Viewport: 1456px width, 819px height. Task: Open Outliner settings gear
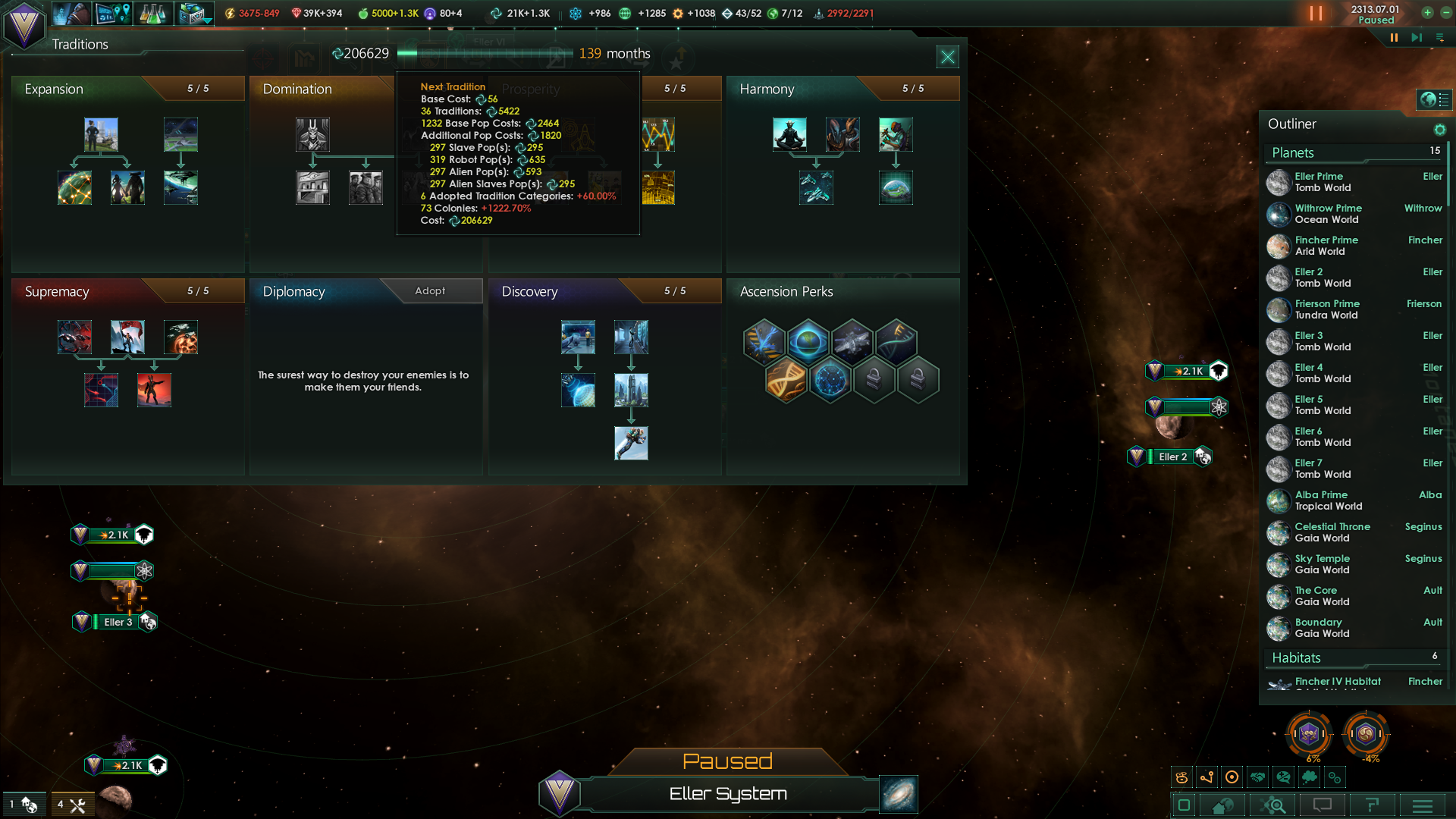click(1439, 130)
